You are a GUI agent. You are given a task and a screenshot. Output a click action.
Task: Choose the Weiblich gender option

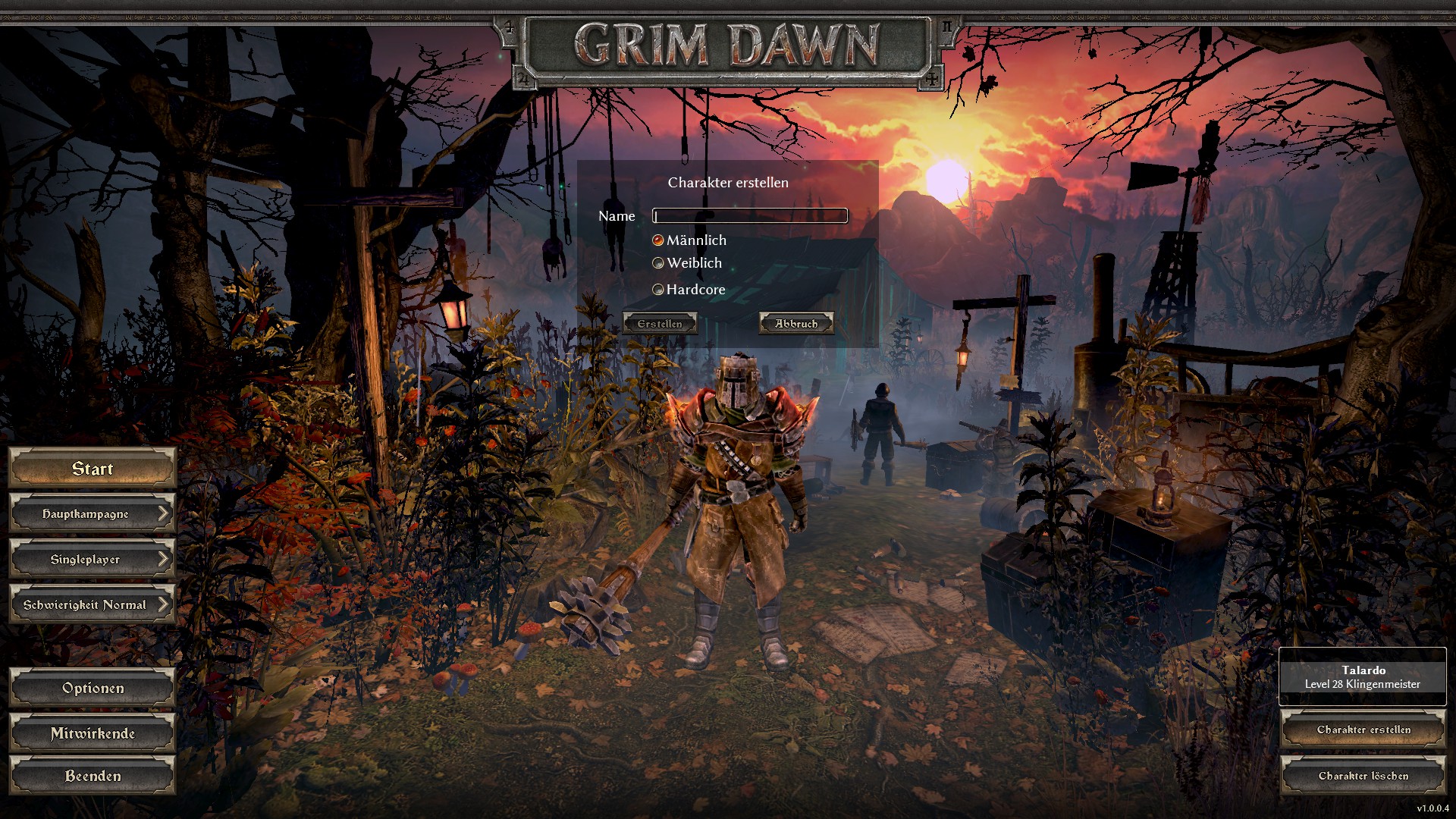coord(658,263)
